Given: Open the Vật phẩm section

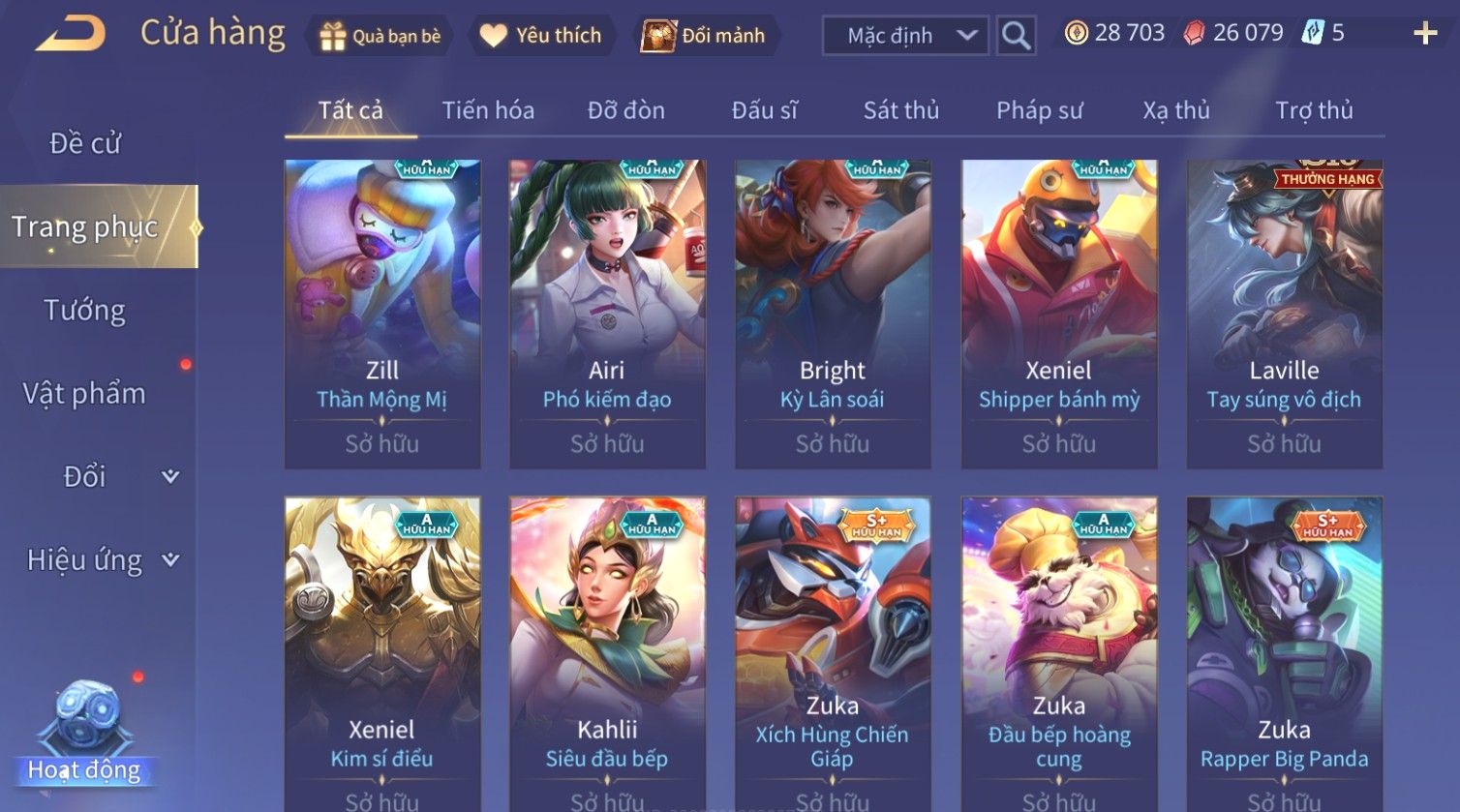Looking at the screenshot, I should tap(85, 394).
